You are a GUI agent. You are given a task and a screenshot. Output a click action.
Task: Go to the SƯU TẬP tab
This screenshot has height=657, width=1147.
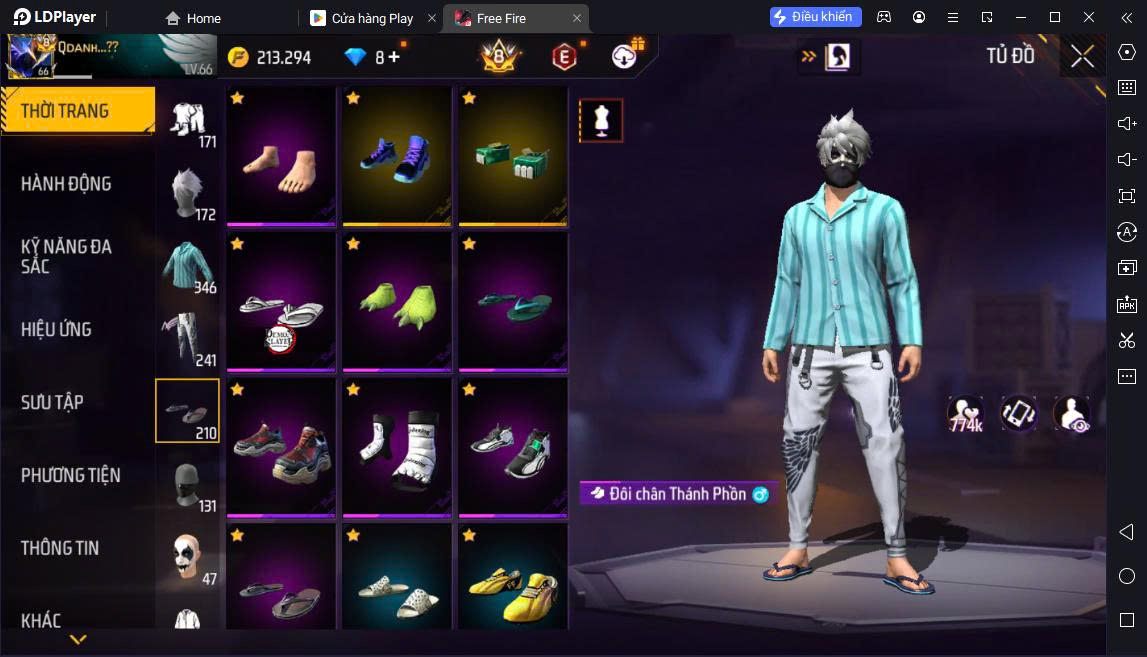coord(52,402)
